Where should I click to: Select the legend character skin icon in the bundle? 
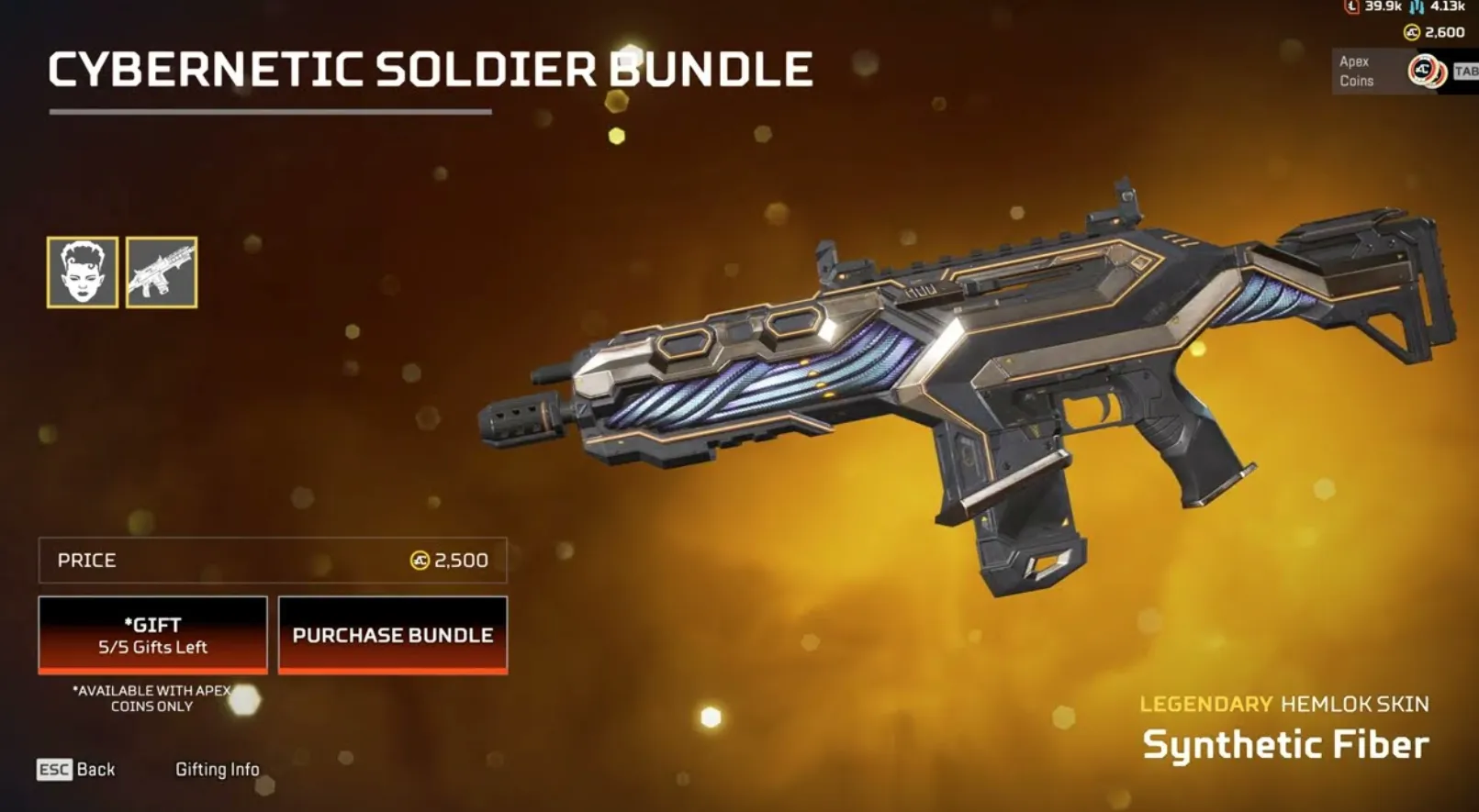[x=82, y=274]
